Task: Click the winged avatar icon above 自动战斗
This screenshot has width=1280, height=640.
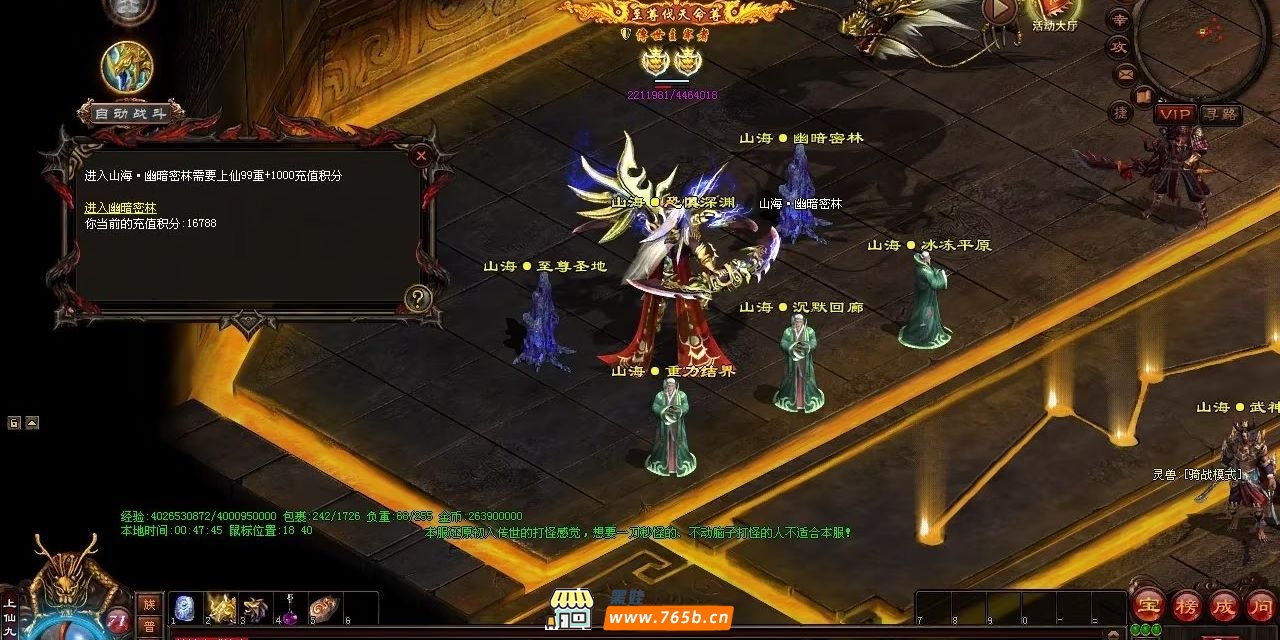Action: click(x=127, y=66)
